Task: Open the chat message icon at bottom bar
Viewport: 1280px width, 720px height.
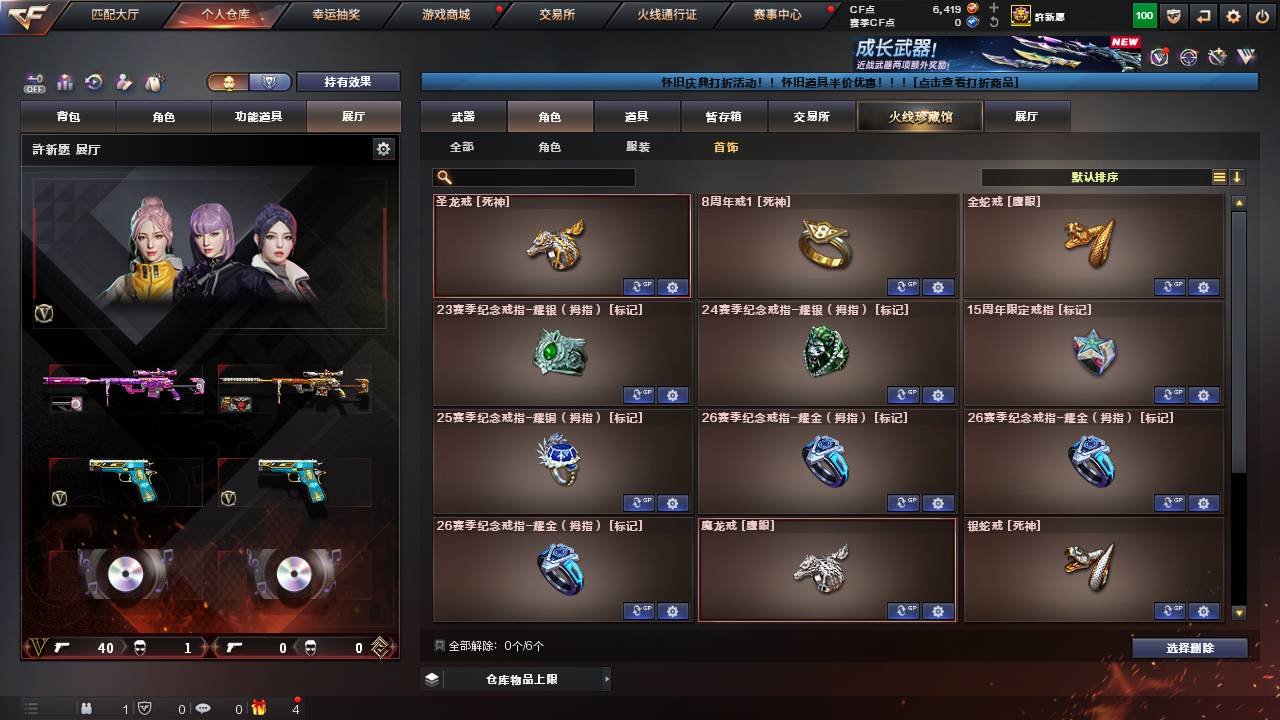Action: pos(204,708)
